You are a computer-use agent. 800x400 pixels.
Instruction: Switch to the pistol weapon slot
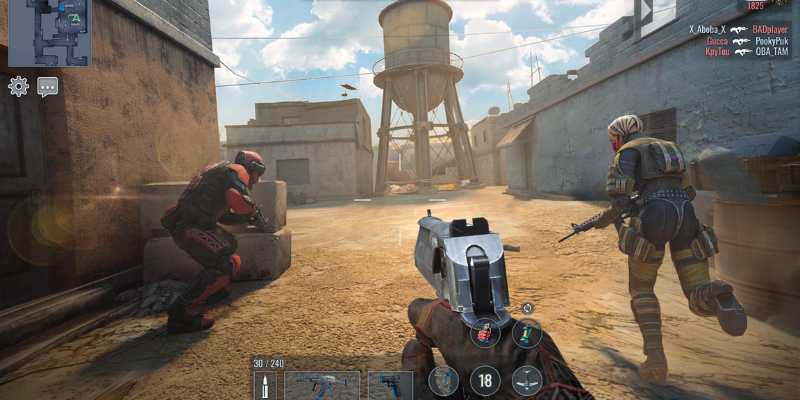tap(389, 385)
